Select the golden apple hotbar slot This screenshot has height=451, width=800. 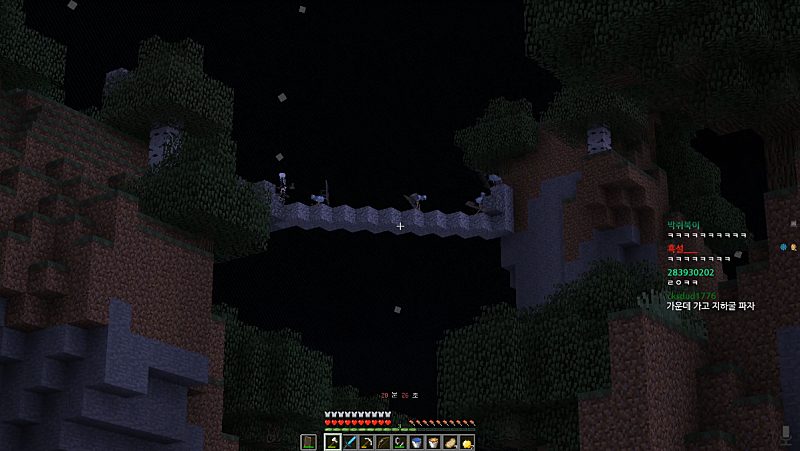(466, 442)
